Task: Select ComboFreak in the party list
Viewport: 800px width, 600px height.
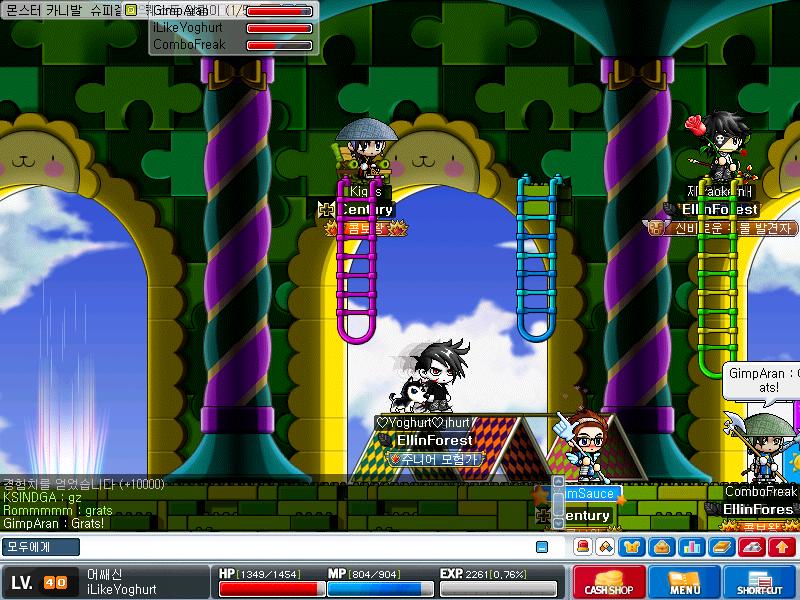Action: 189,45
